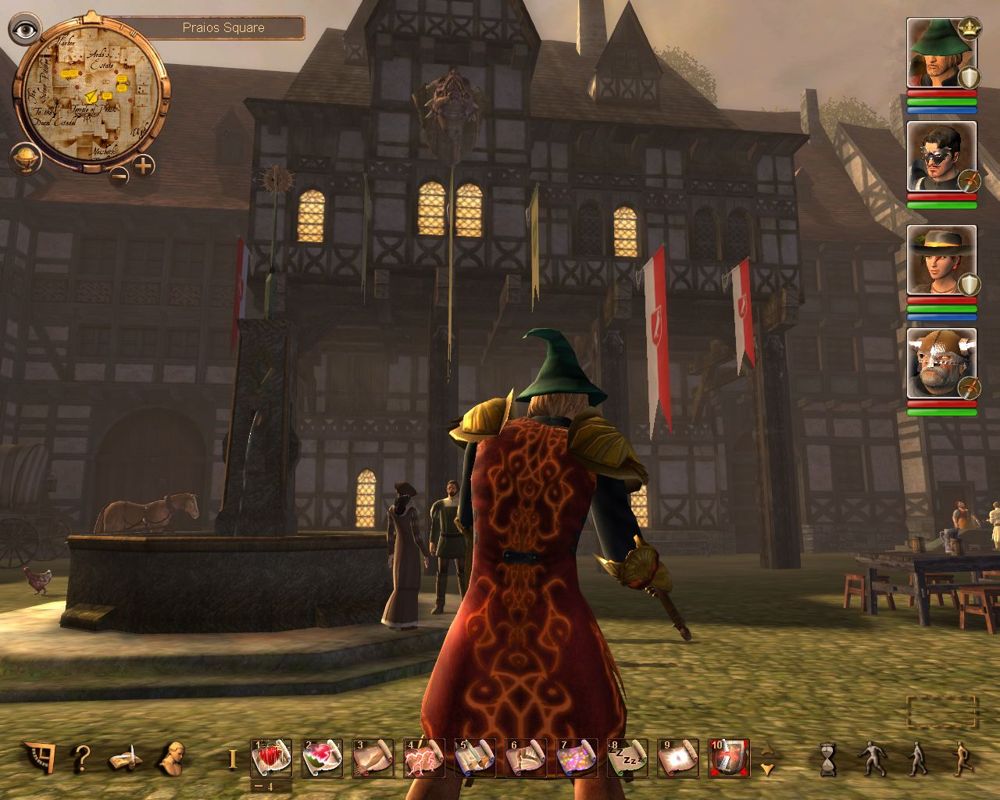Use quickslot 10 red item
This screenshot has height=800, width=1000.
[x=728, y=758]
